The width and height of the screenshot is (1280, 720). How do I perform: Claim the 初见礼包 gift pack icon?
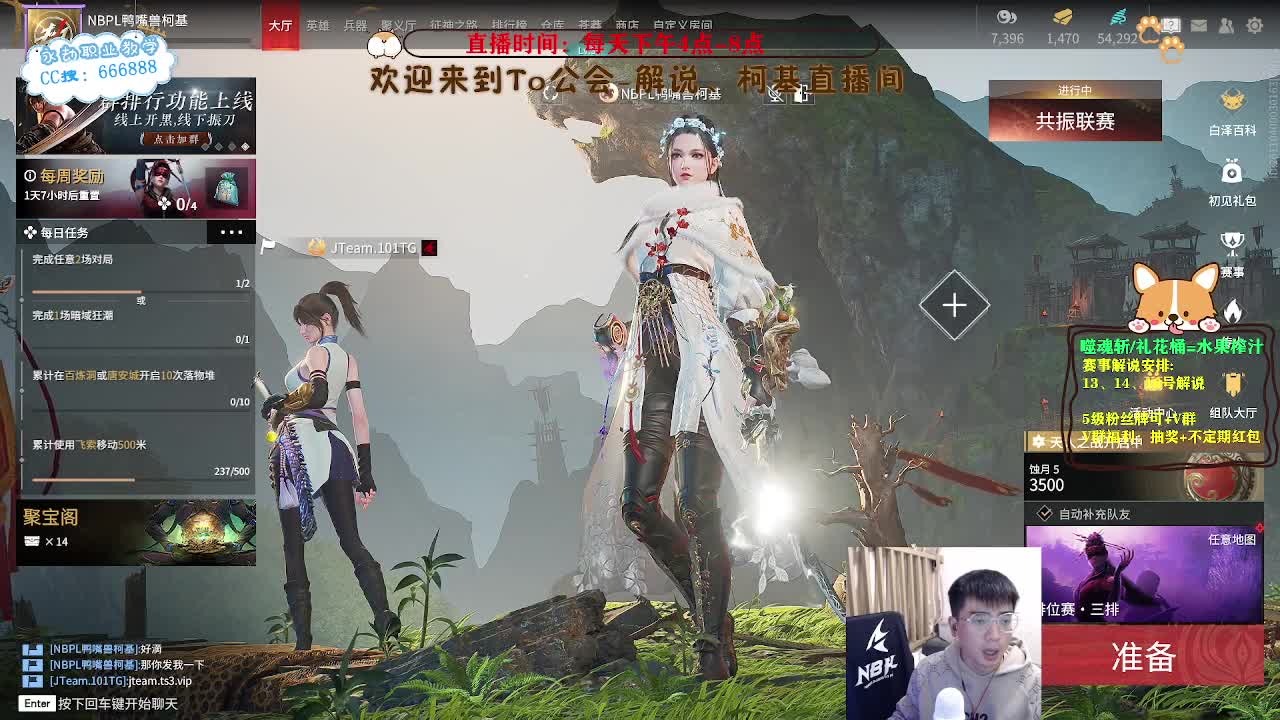(1232, 172)
